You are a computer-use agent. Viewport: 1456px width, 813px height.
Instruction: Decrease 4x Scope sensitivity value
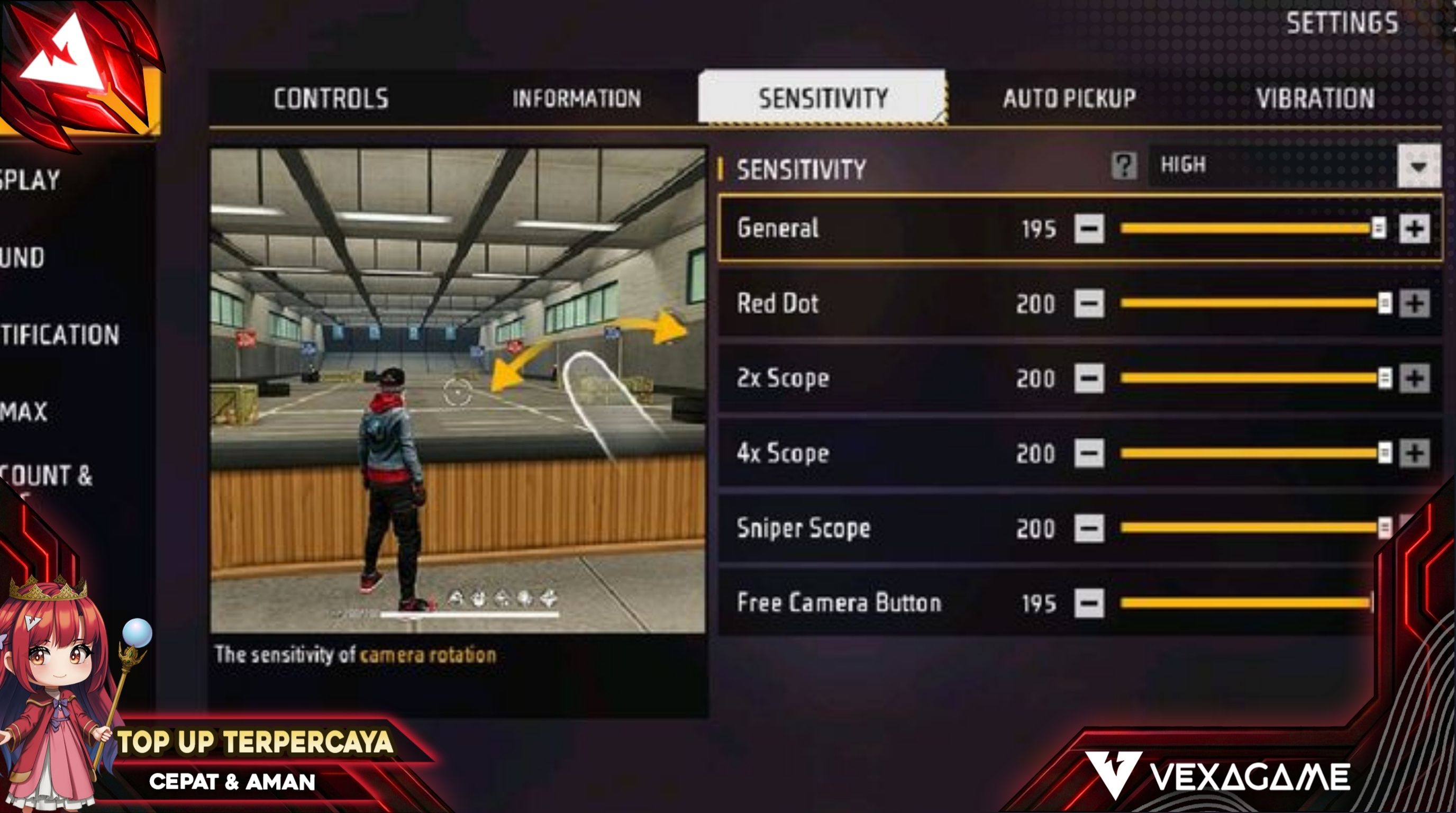pyautogui.click(x=1089, y=454)
